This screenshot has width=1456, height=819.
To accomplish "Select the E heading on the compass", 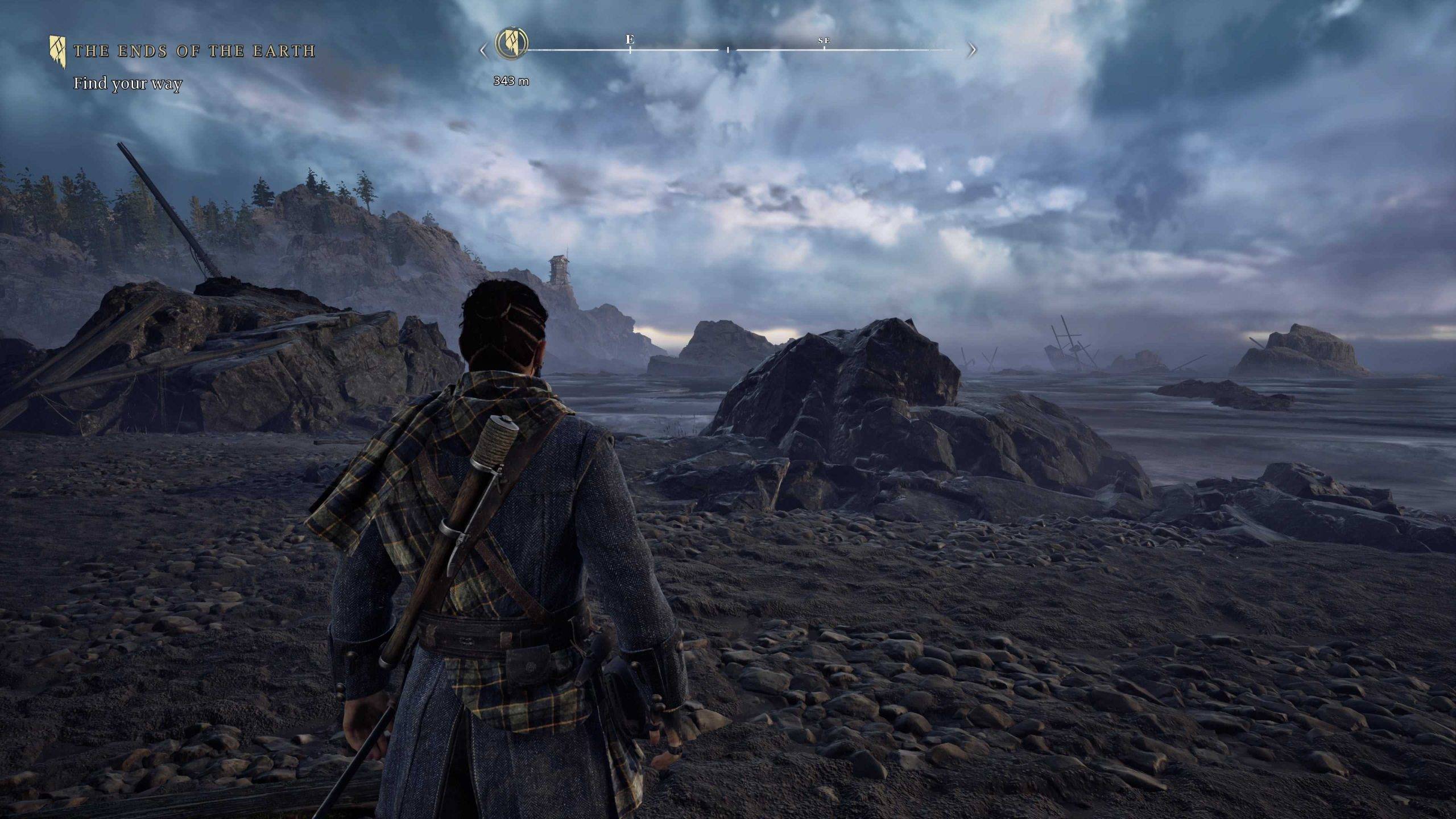I will pos(630,40).
